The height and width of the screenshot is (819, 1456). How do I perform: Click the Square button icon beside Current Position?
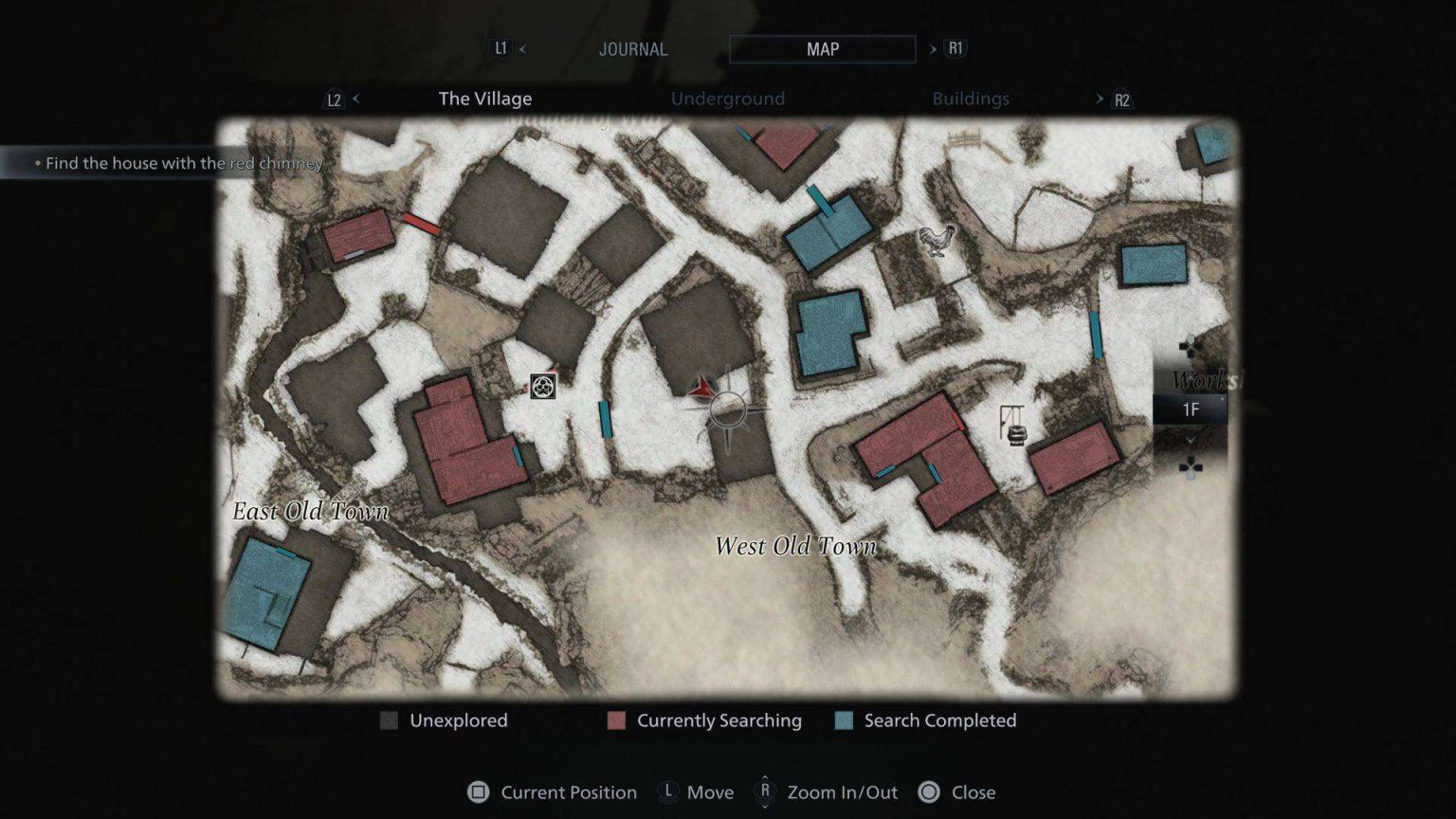[x=480, y=792]
